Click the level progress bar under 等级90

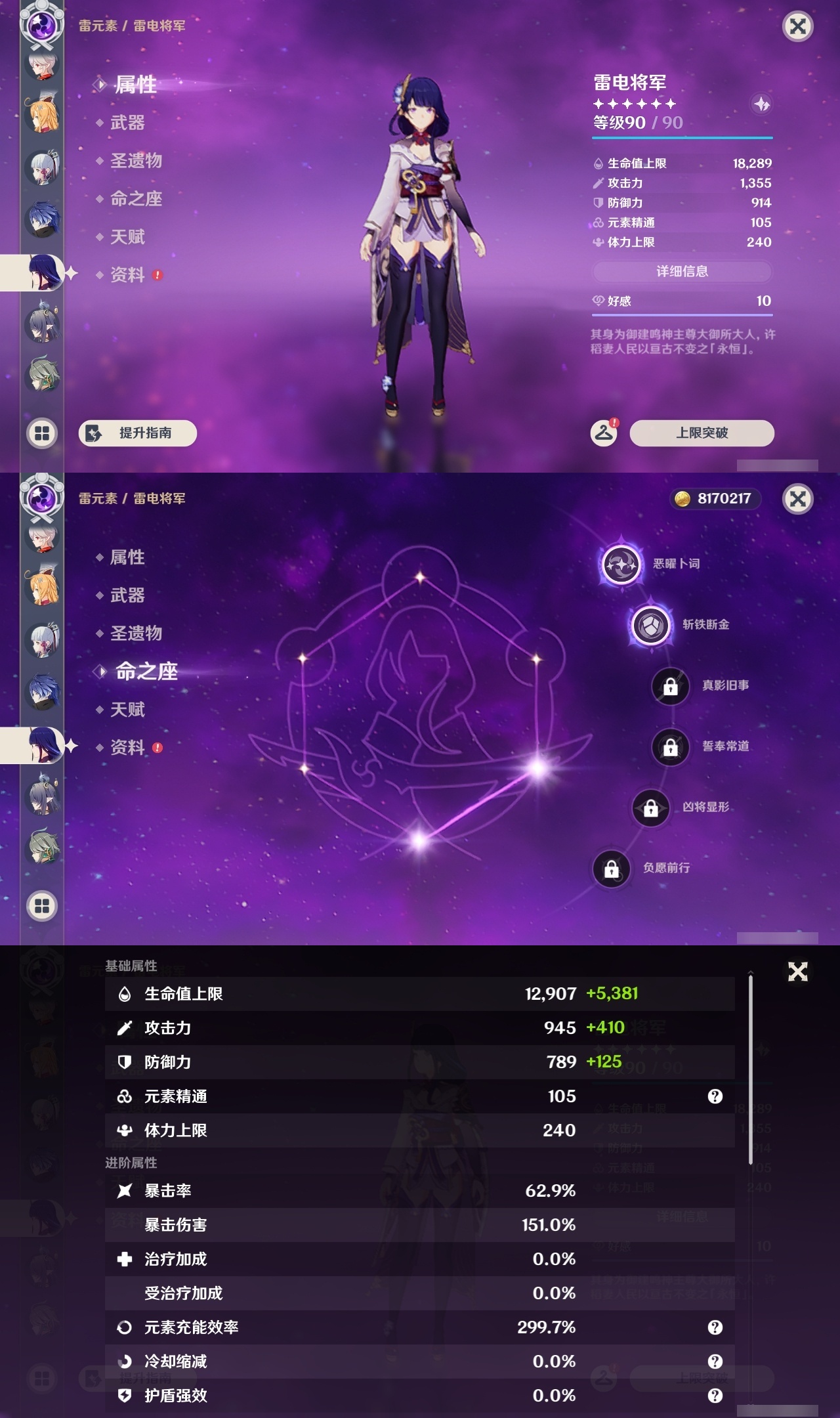[682, 139]
